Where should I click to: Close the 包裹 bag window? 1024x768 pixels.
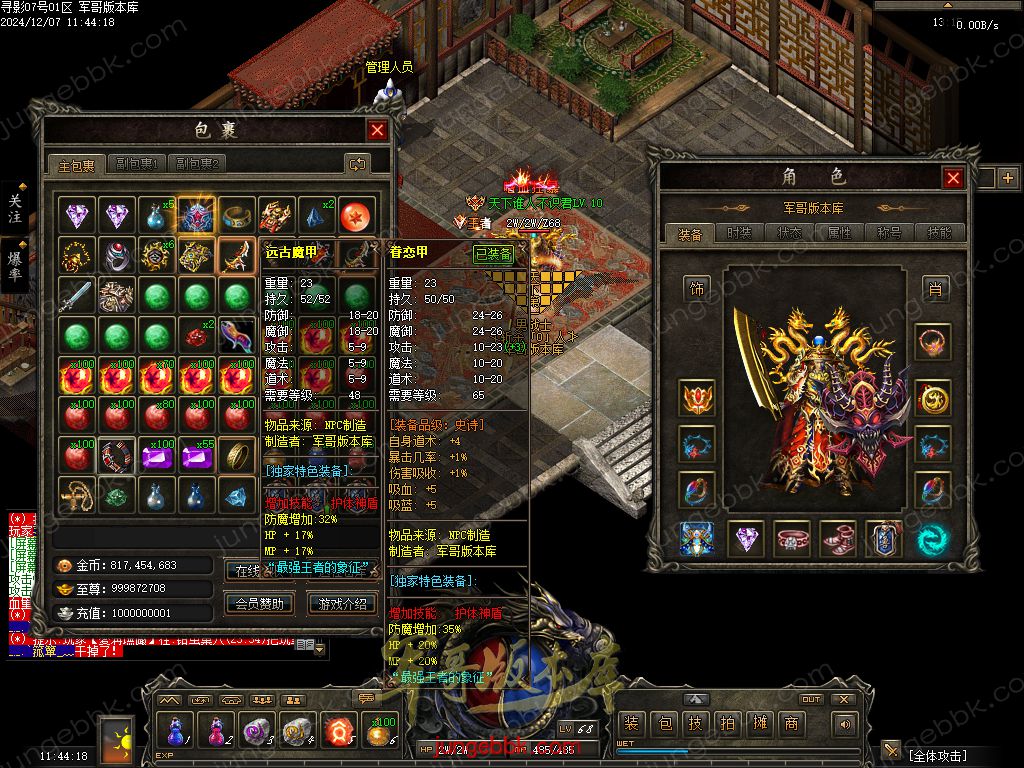tap(377, 130)
